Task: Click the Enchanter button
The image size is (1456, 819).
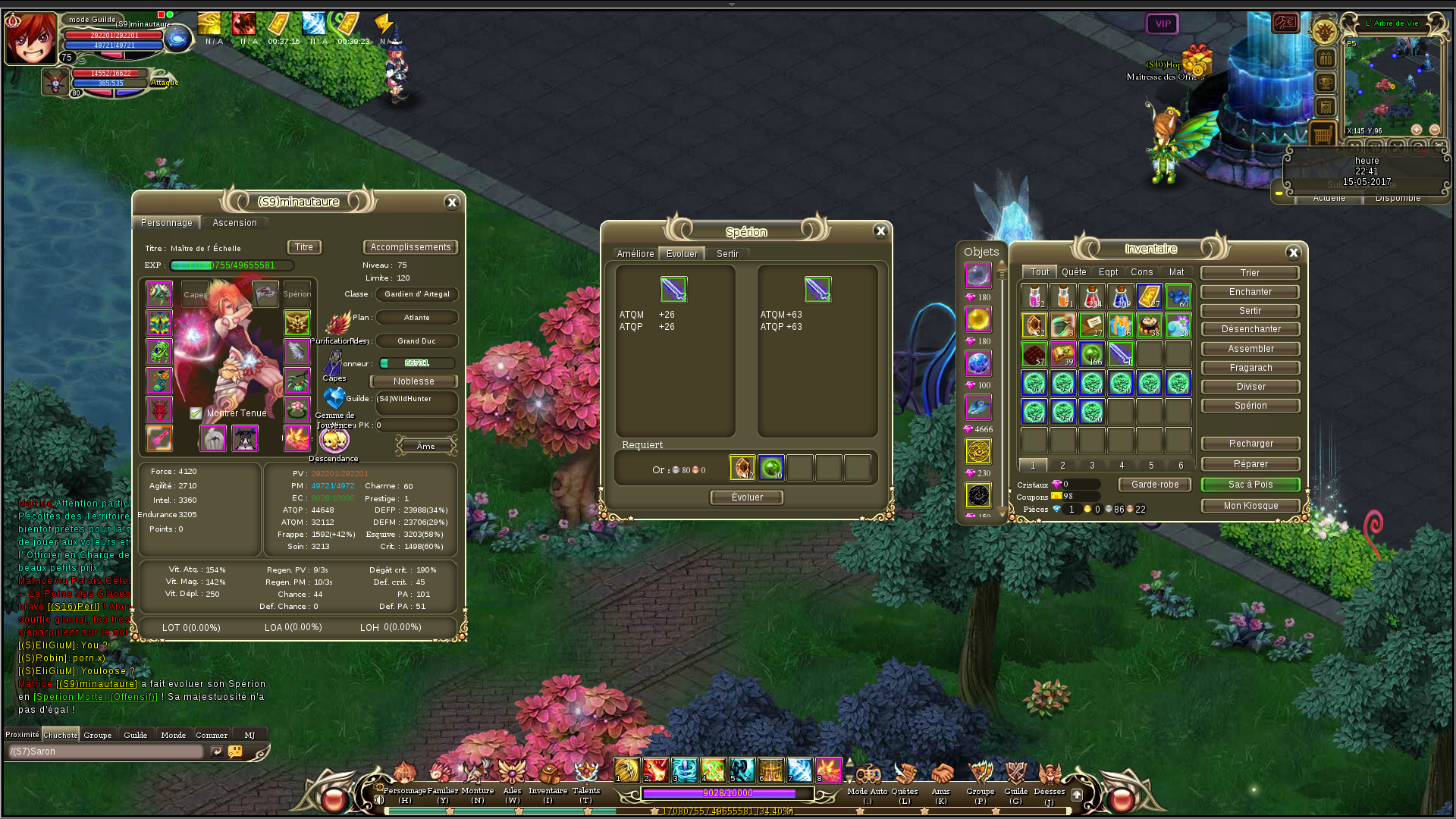Action: (x=1250, y=292)
